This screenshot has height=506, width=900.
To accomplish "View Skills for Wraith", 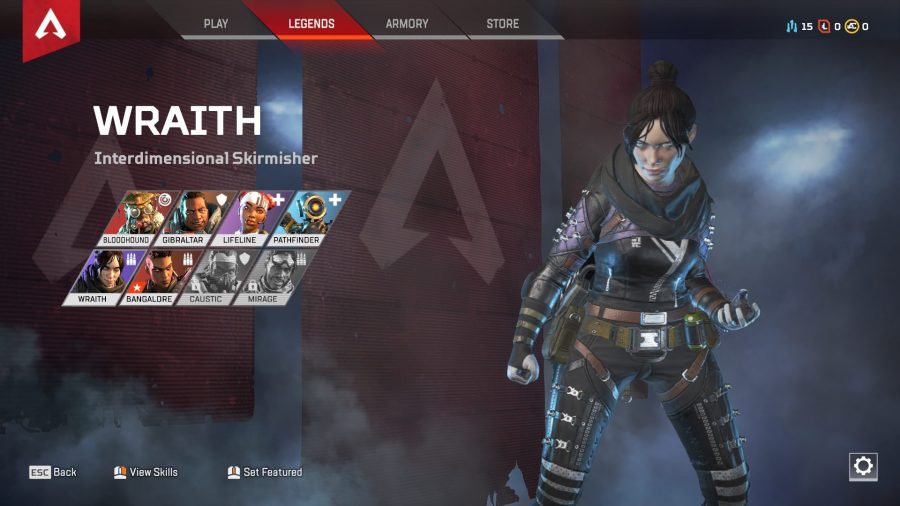I will pyautogui.click(x=146, y=472).
